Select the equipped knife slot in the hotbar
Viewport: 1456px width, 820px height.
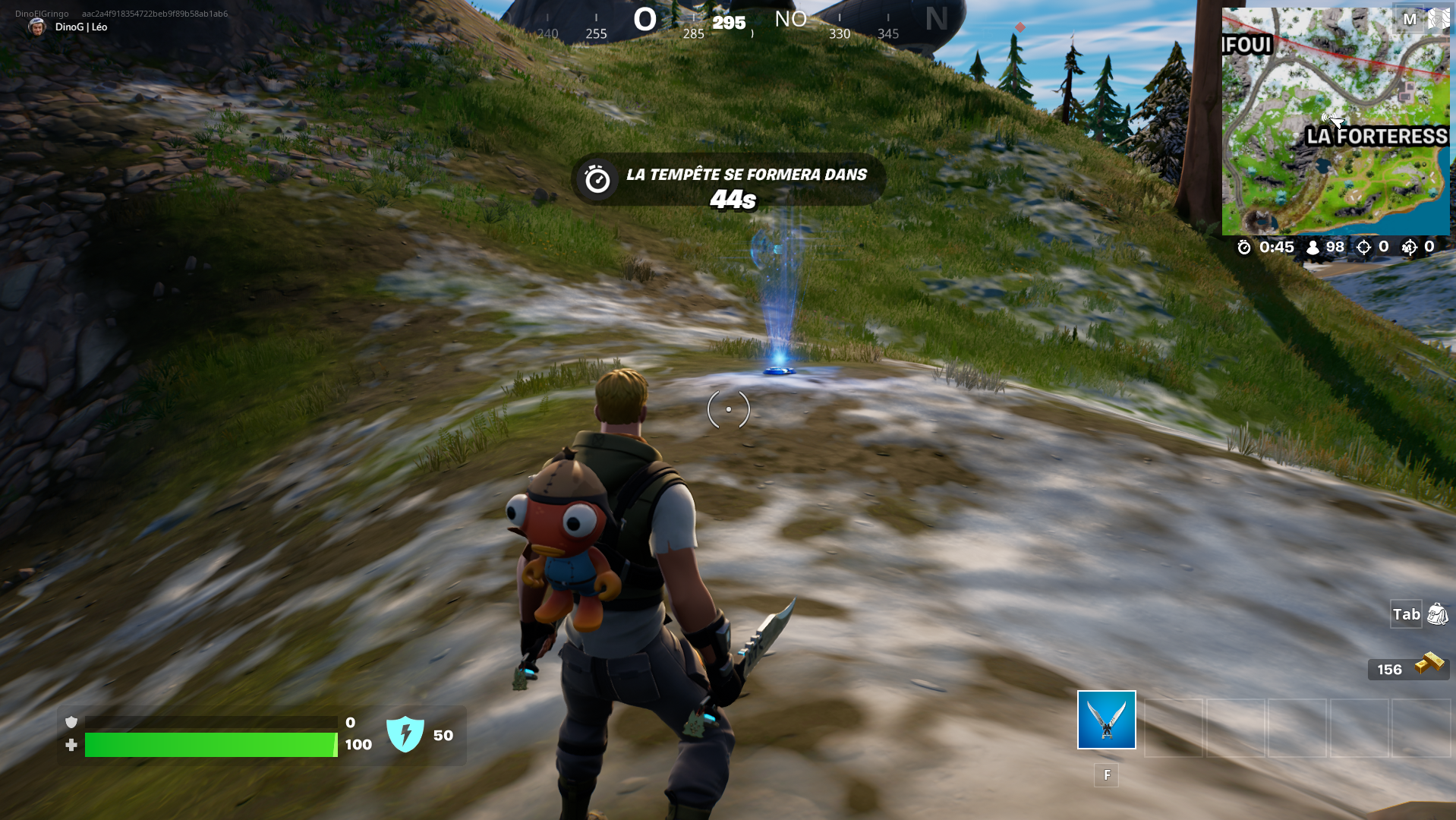tap(1105, 719)
